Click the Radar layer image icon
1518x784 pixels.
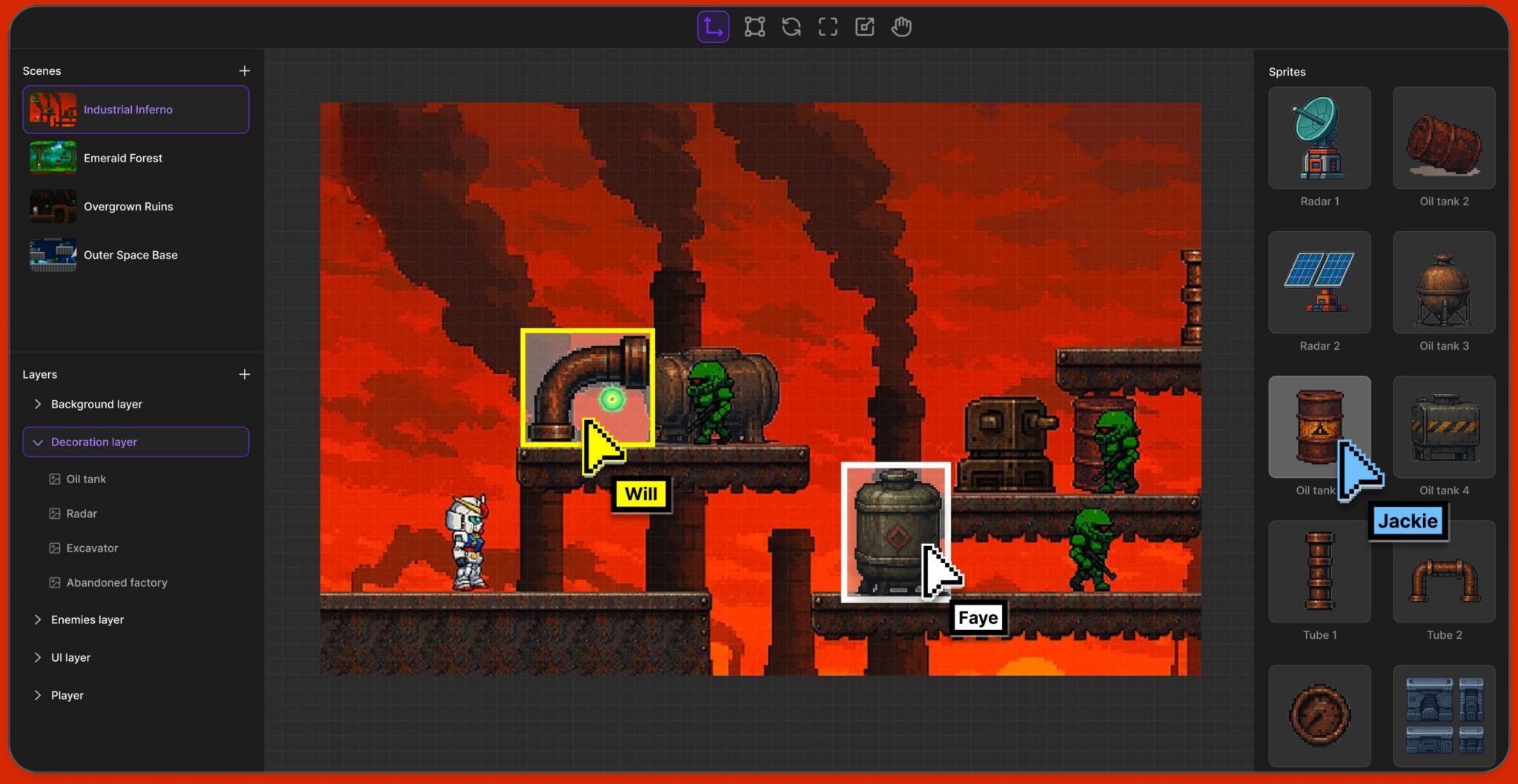(x=55, y=513)
